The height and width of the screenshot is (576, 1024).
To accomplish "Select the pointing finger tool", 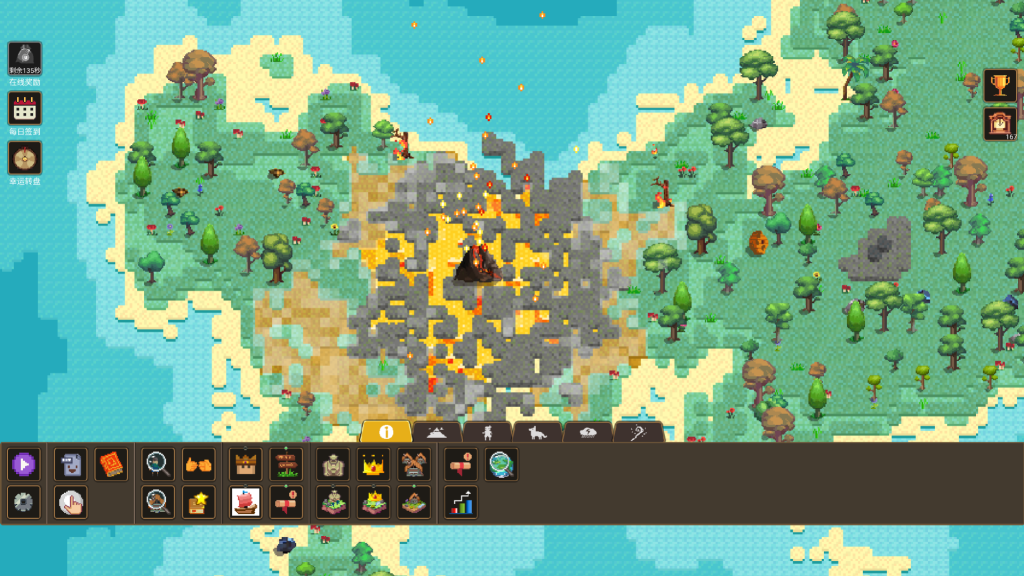I will [70, 502].
